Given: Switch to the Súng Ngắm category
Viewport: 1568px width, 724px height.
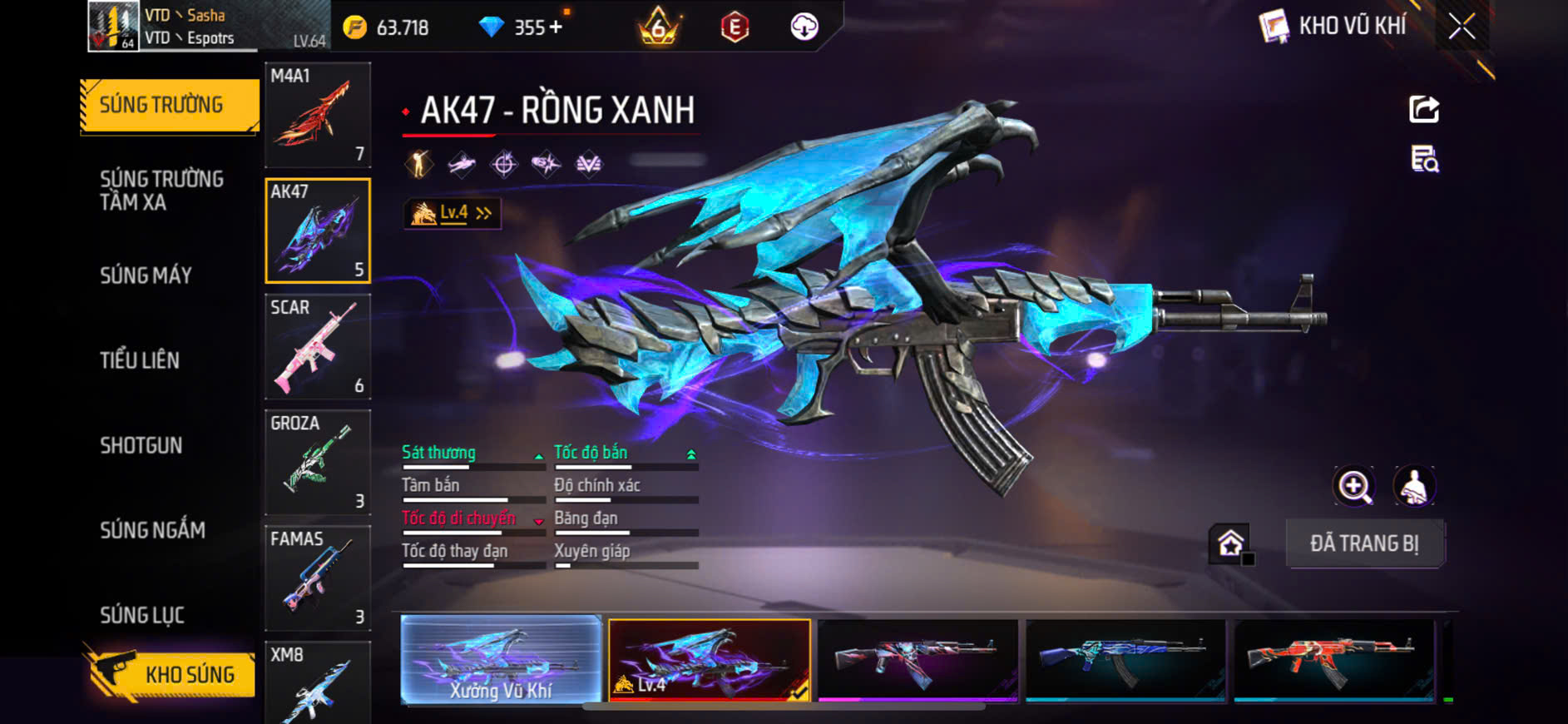Looking at the screenshot, I should pyautogui.click(x=152, y=530).
